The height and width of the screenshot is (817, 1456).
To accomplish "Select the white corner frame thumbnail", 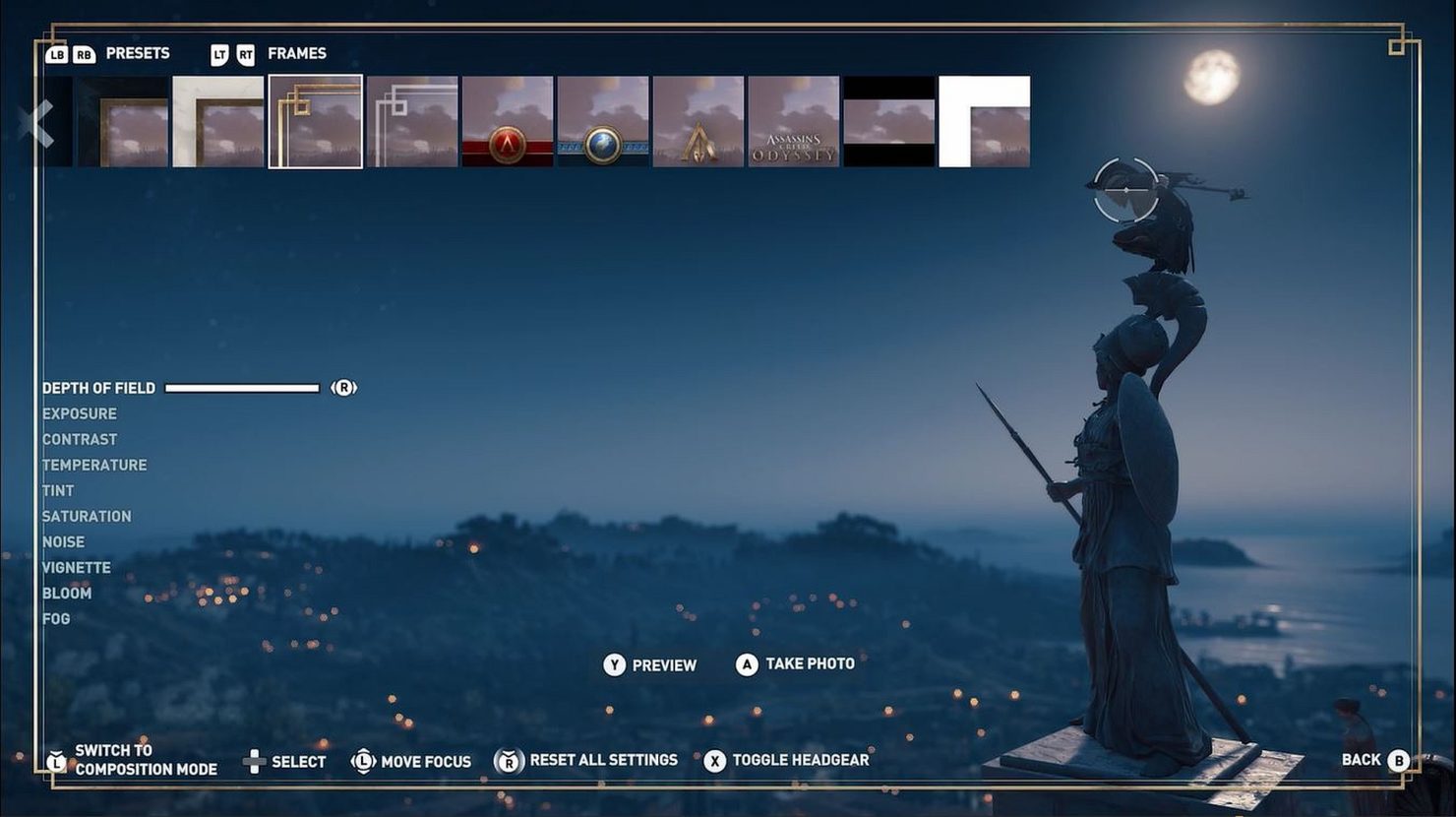I will tap(984, 121).
